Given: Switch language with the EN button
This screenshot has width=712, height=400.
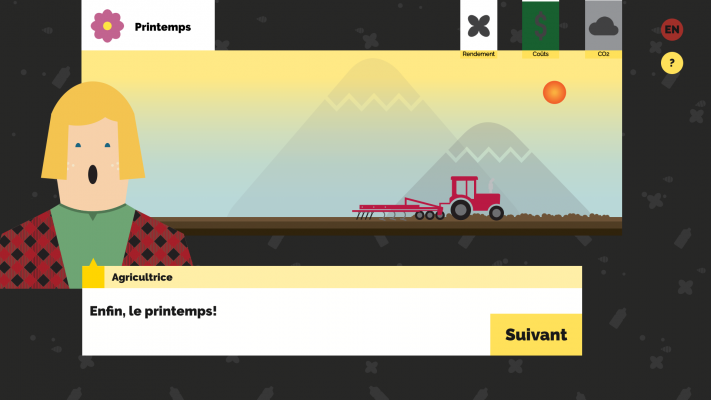Looking at the screenshot, I should point(672,30).
